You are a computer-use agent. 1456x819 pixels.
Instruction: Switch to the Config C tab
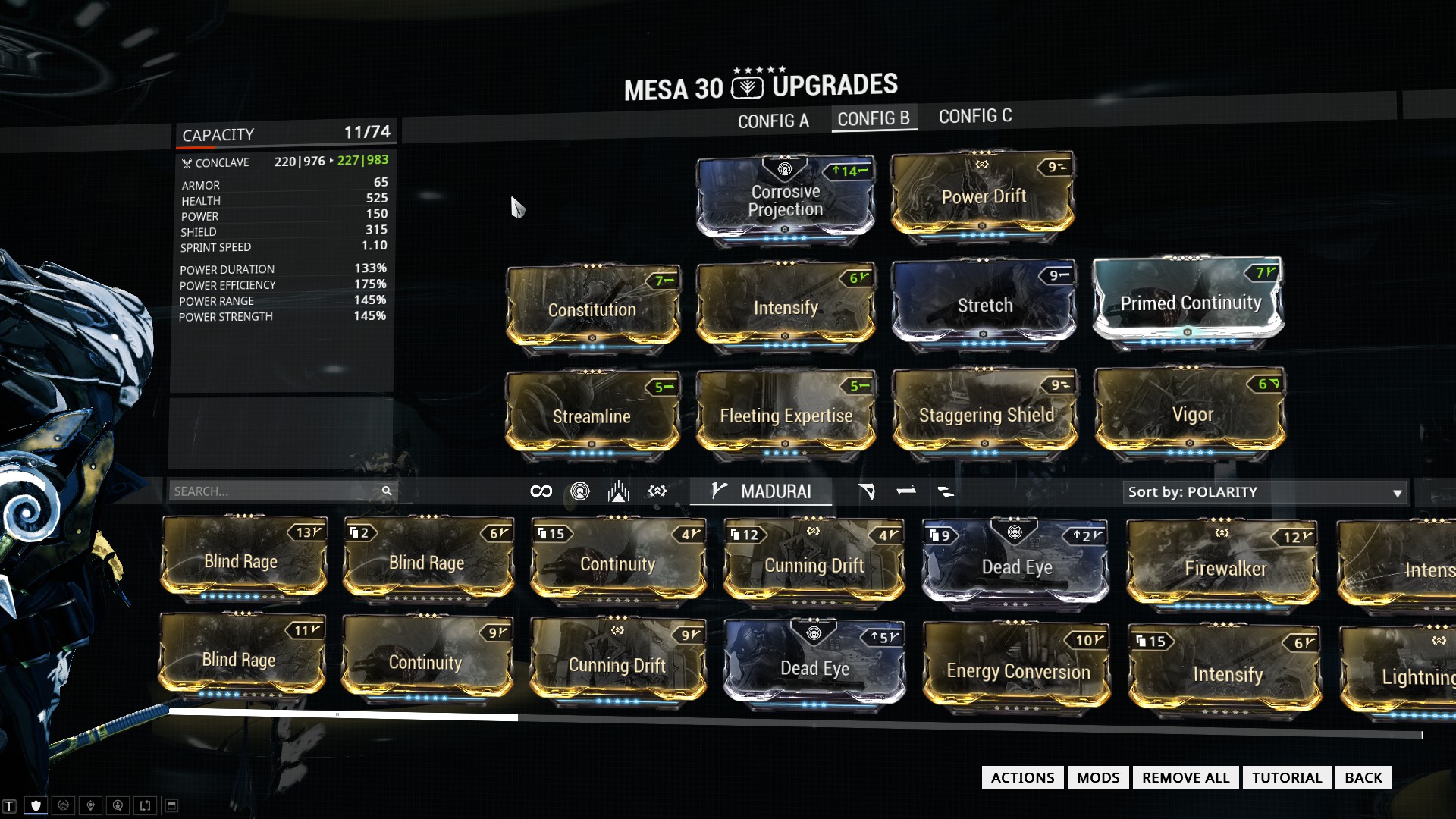pos(974,116)
